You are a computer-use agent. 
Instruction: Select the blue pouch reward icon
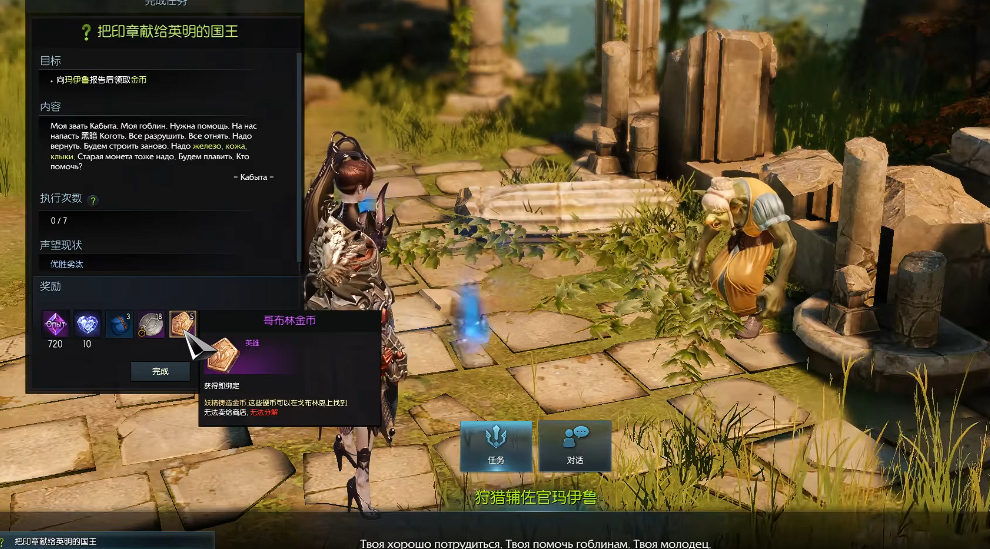pos(119,324)
